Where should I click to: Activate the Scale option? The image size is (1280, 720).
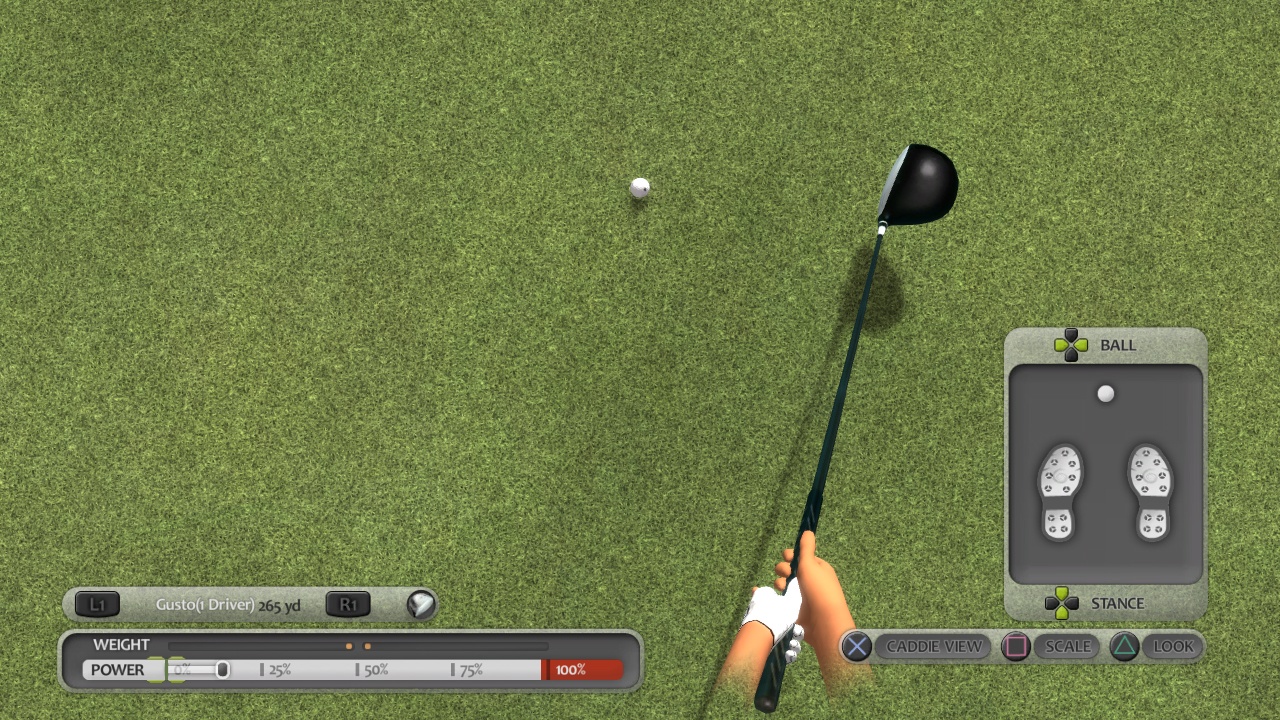pyautogui.click(x=1067, y=647)
